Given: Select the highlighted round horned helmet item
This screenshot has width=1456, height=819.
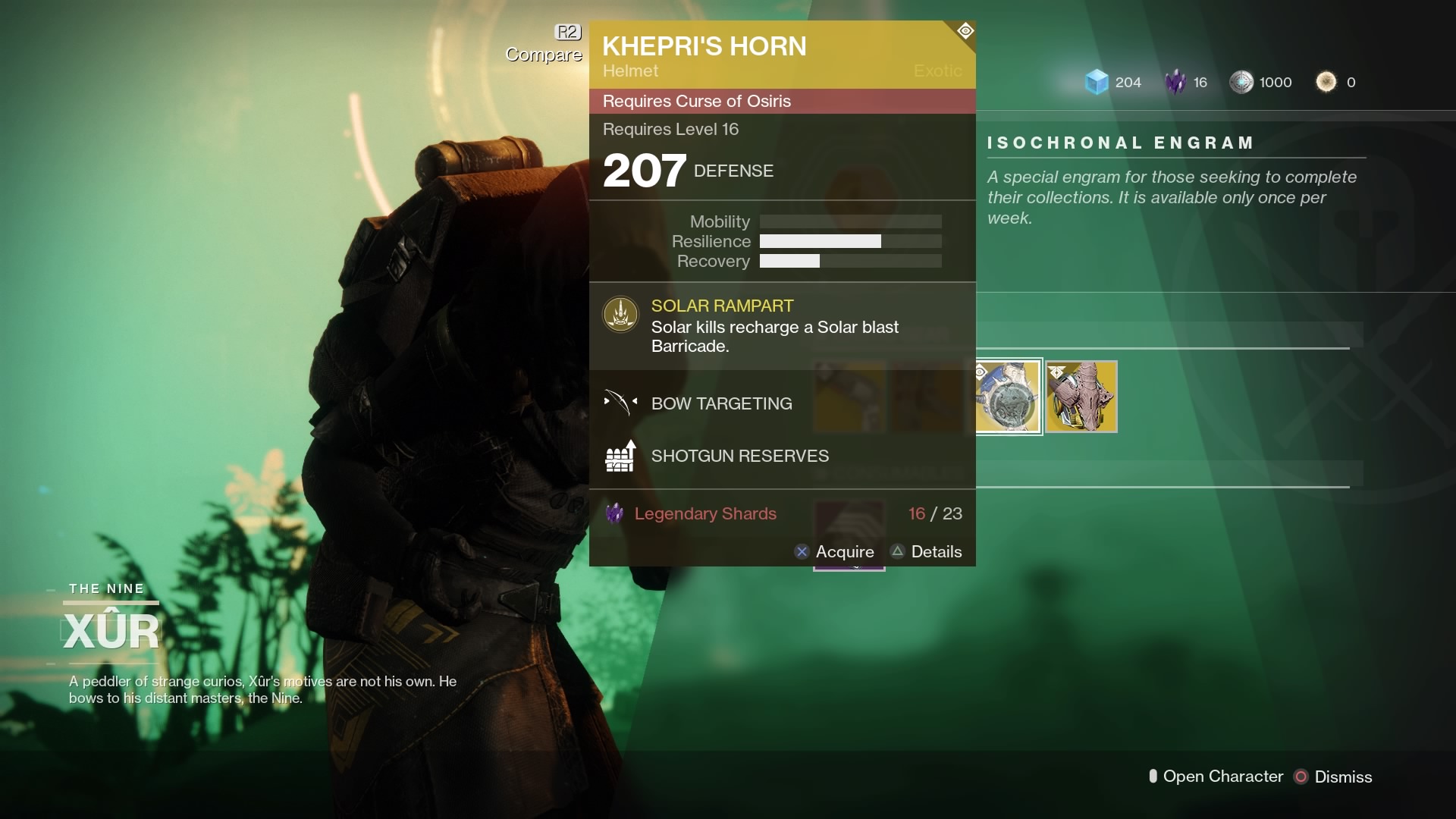Looking at the screenshot, I should coord(1008,397).
